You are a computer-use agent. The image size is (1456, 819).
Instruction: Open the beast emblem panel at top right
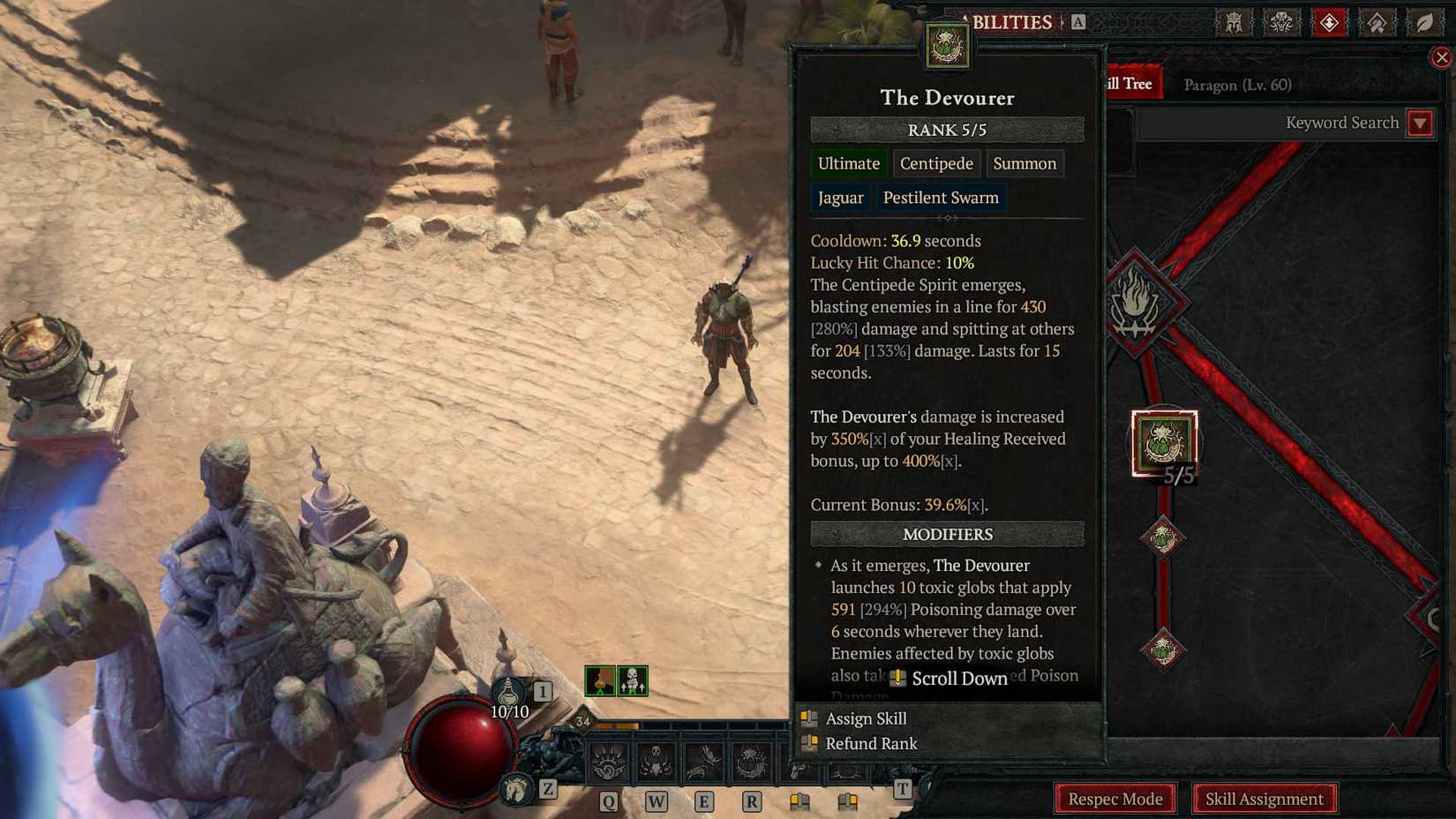pos(1283,22)
